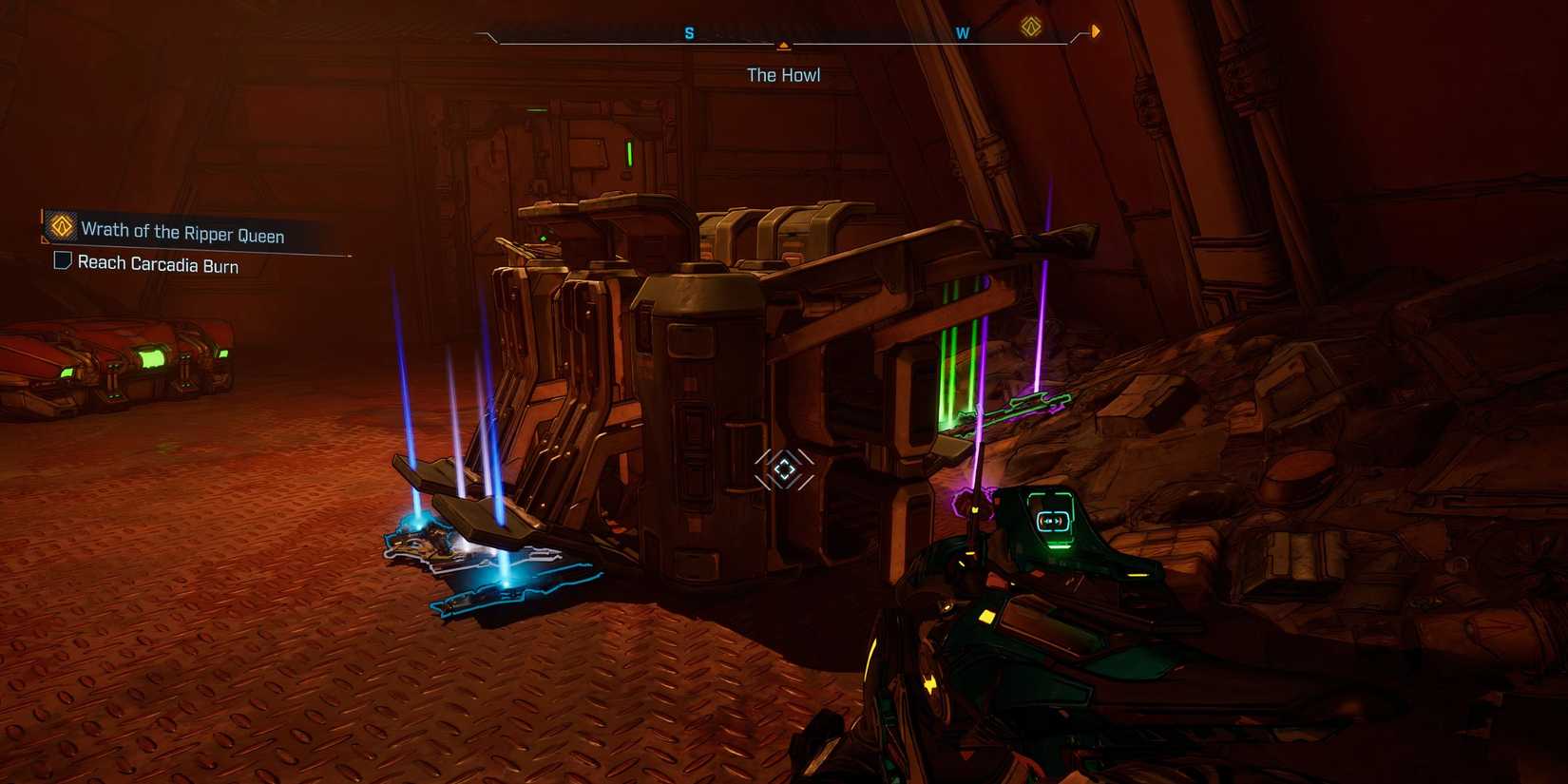Image resolution: width=1568 pixels, height=784 pixels.
Task: Select the W marker on the compass bar
Action: 963,31
